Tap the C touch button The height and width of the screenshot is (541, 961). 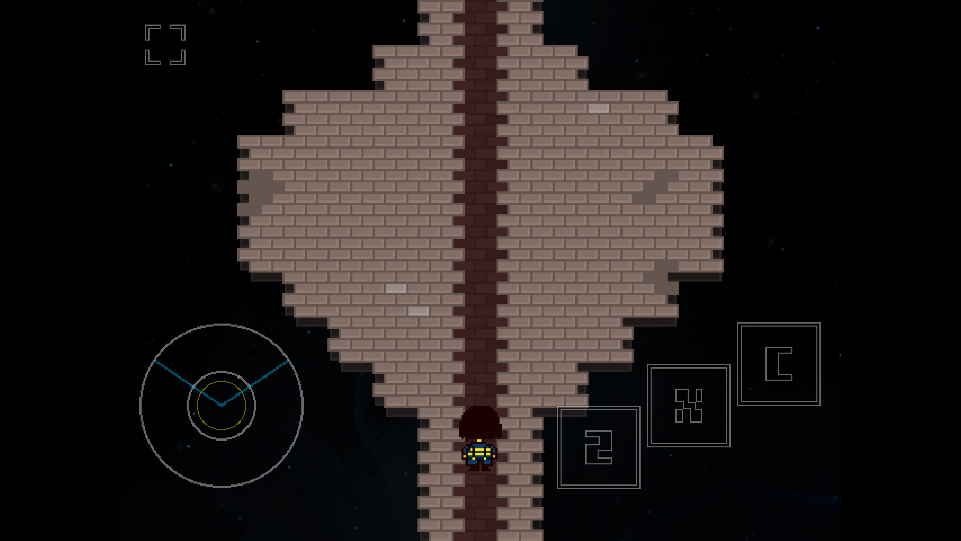778,364
